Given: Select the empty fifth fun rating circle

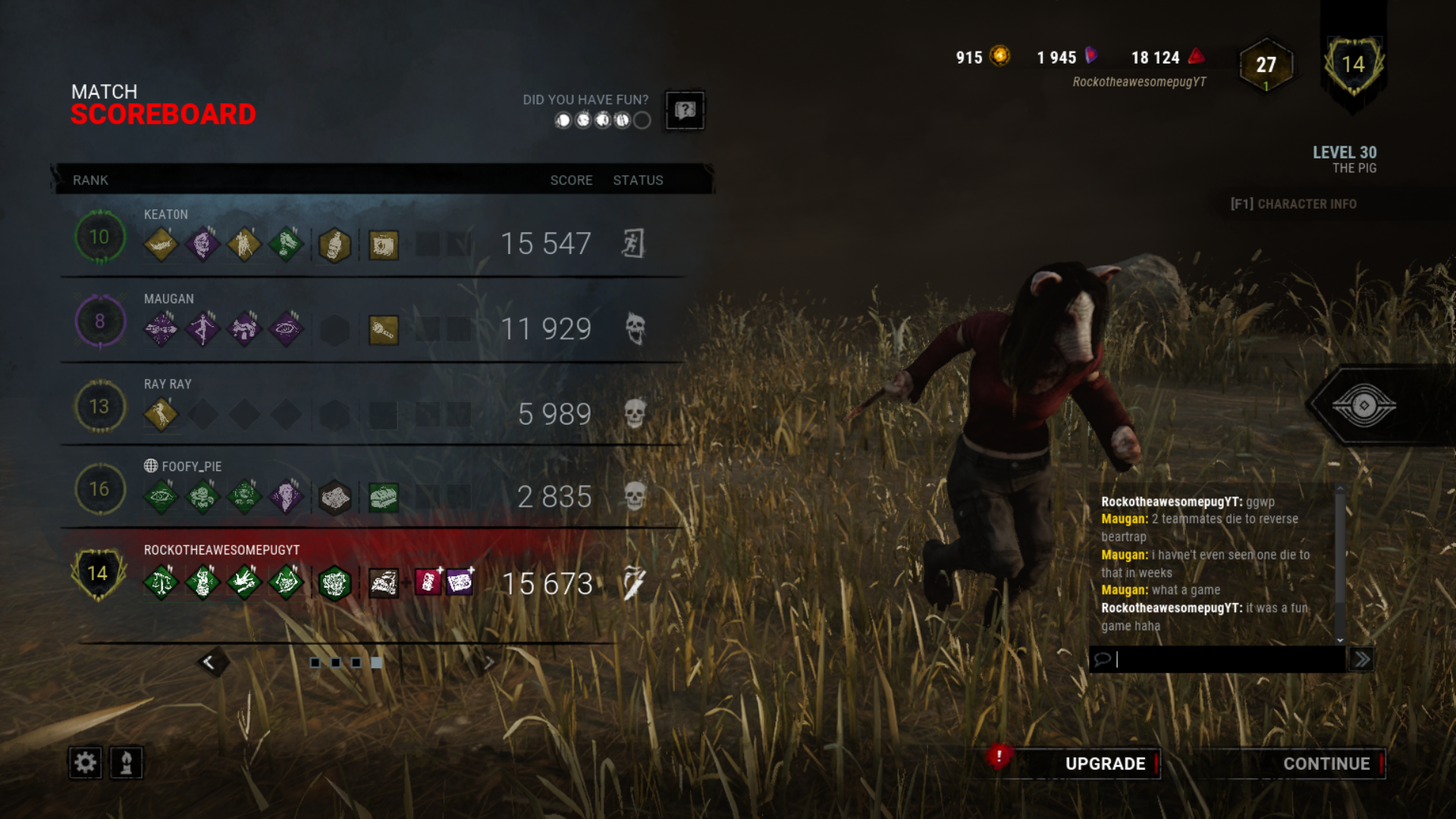Looking at the screenshot, I should tap(642, 120).
